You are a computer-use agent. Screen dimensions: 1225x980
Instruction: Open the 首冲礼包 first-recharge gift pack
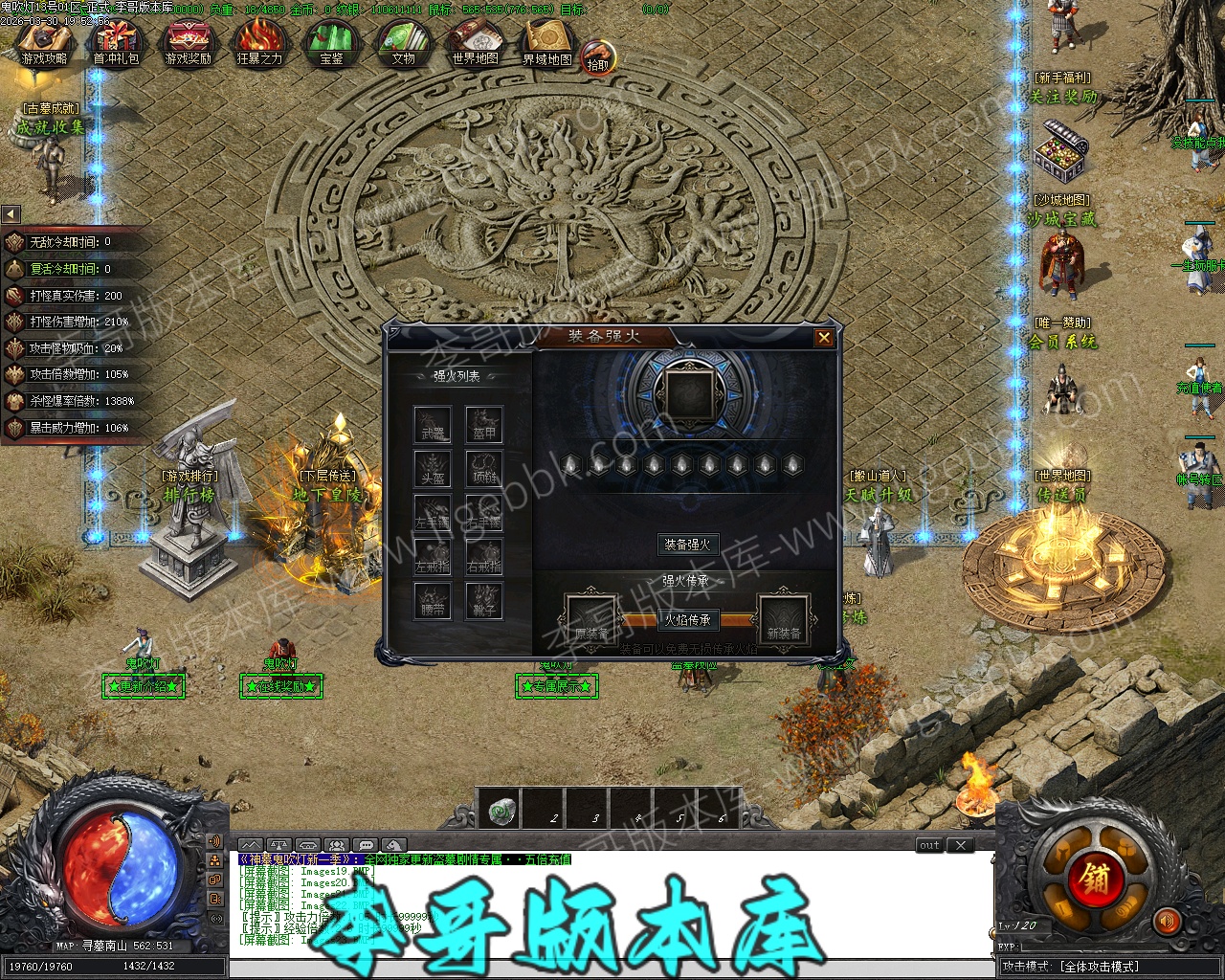116,45
